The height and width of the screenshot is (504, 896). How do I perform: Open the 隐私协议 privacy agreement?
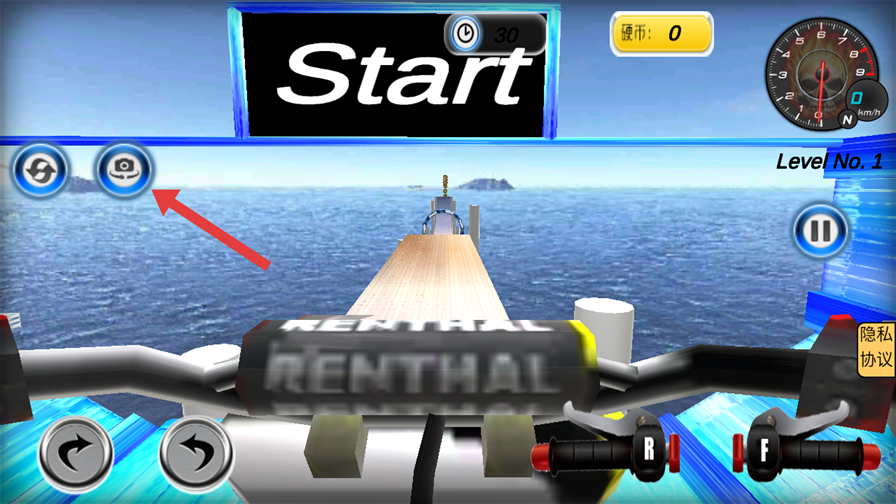876,349
